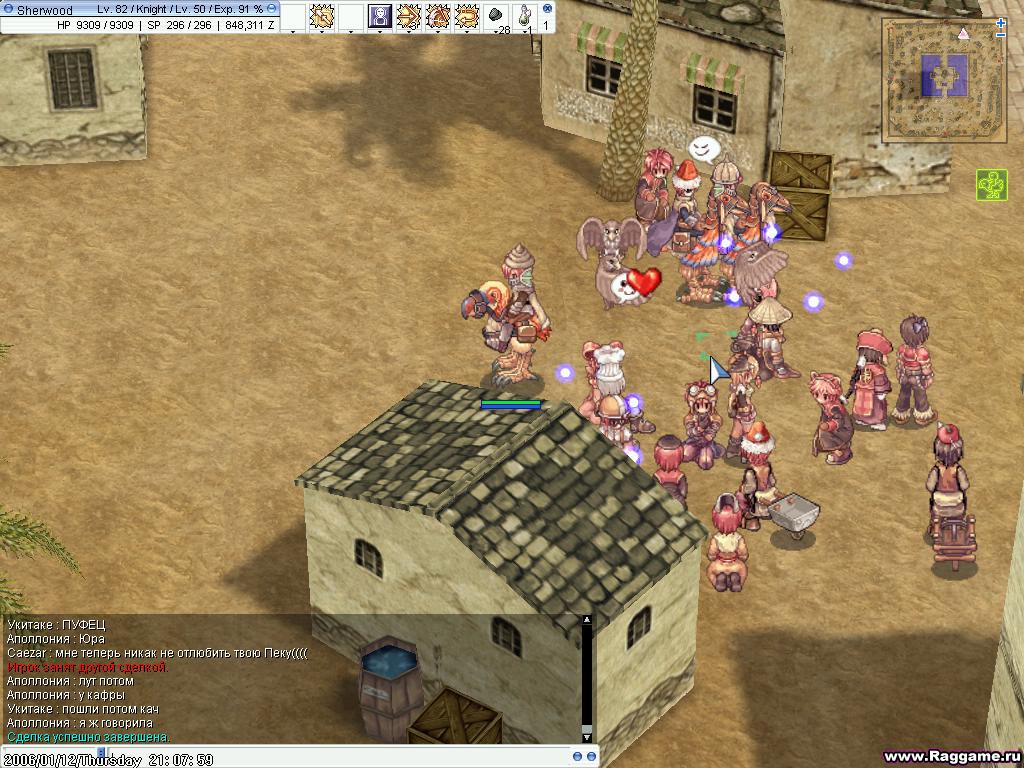Screen dimensions: 1024x768
Task: Zoom in the minimap with the plus button
Action: point(1001,23)
